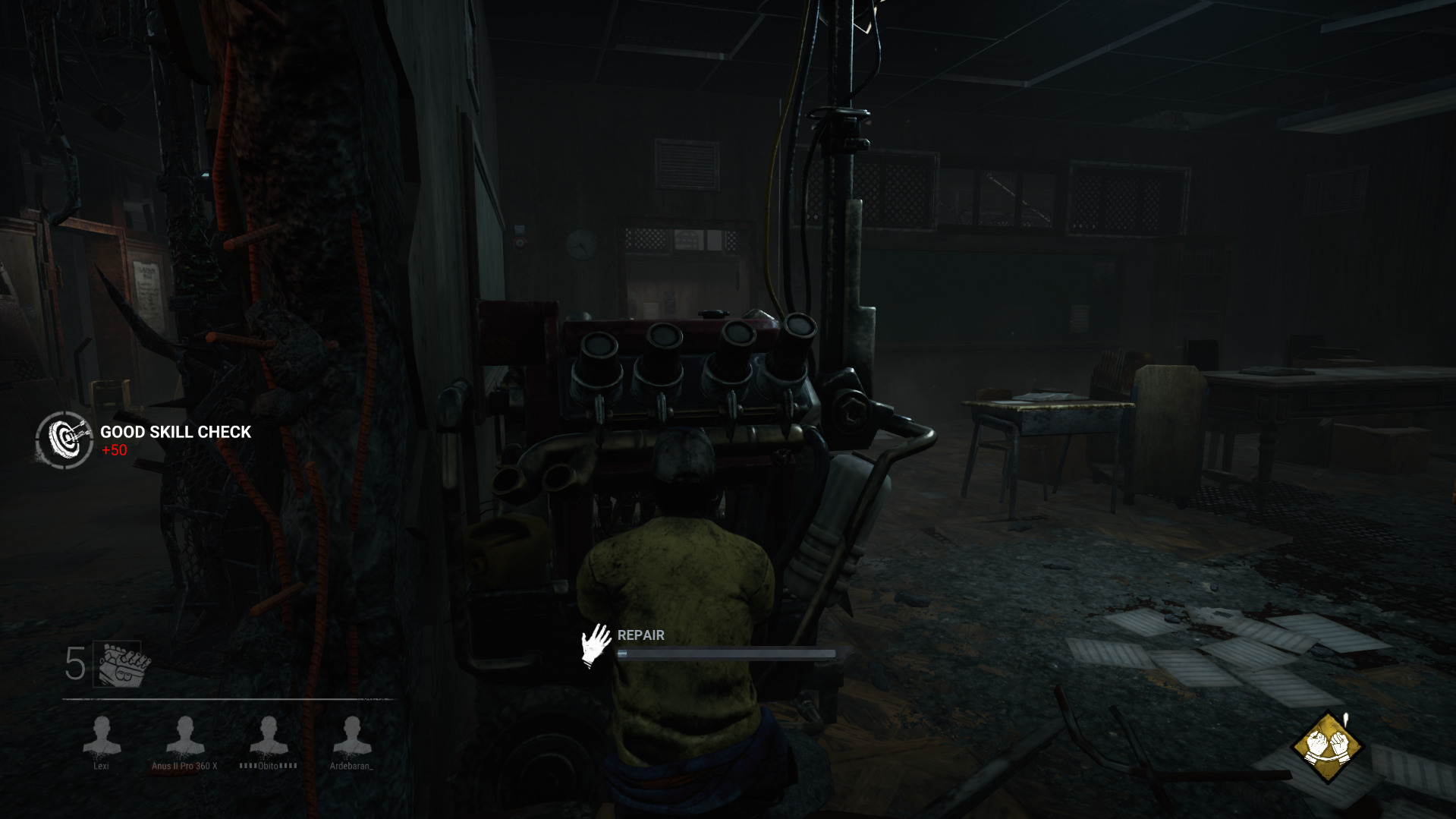Click the Anus II Pro 360 X portrait
This screenshot has width=1456, height=819.
pos(185,736)
